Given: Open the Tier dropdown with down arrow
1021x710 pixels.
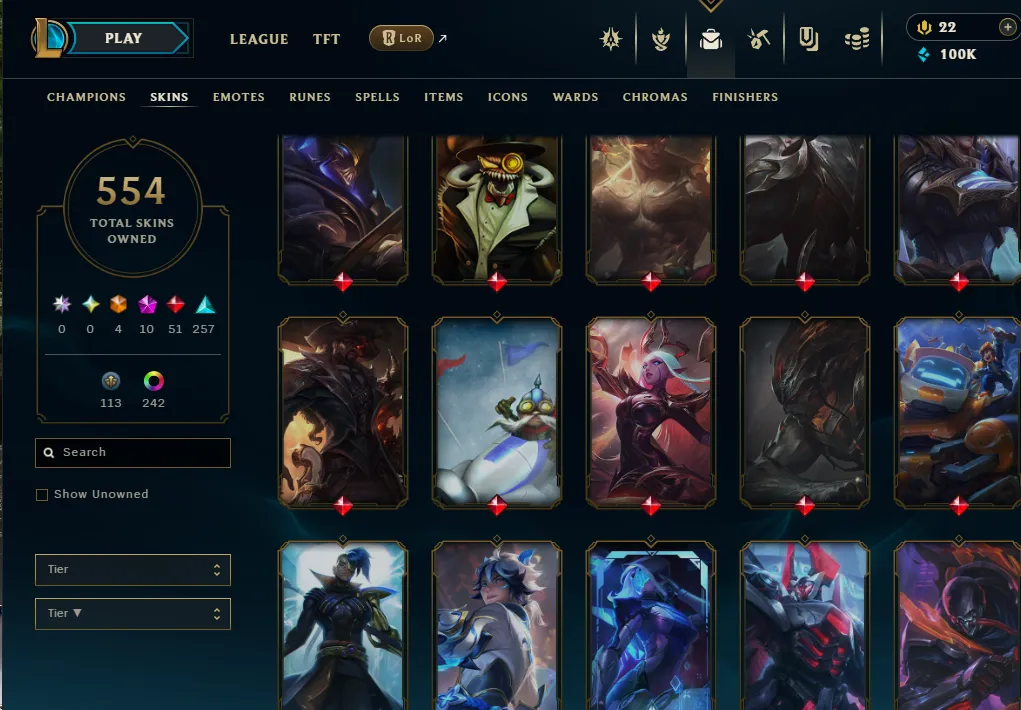Looking at the screenshot, I should pyautogui.click(x=132, y=613).
